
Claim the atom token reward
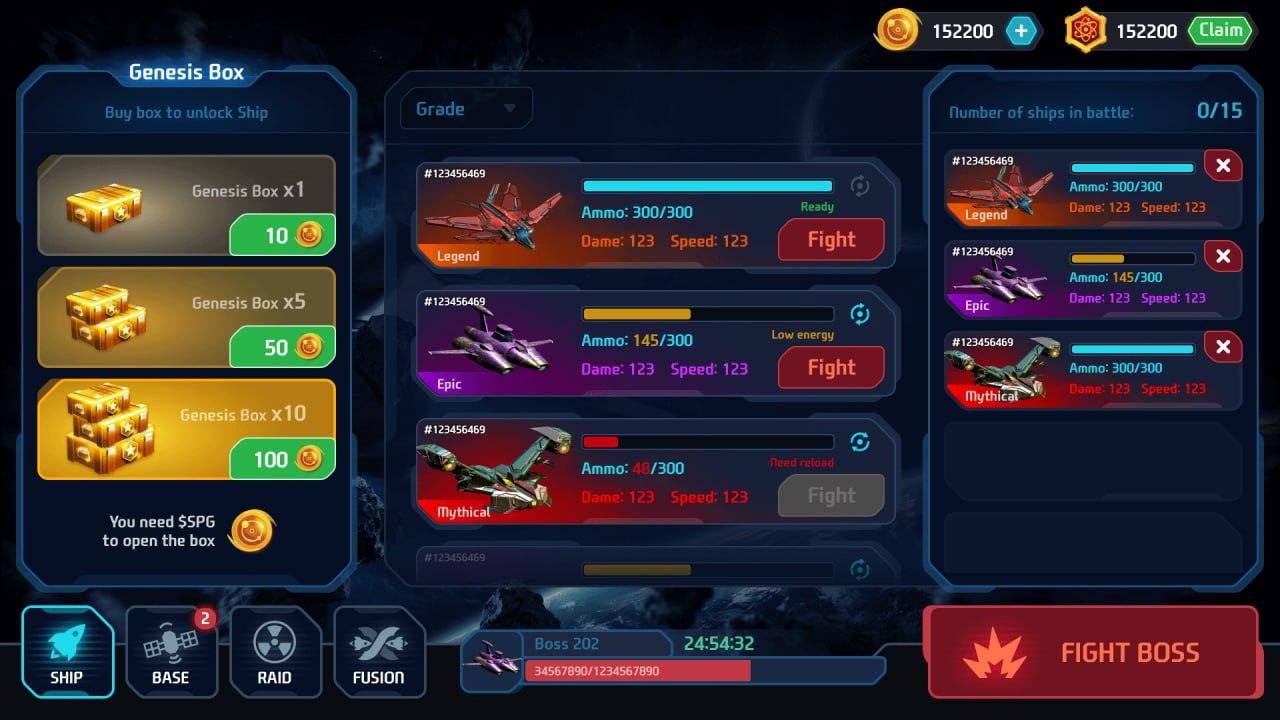coord(1220,31)
